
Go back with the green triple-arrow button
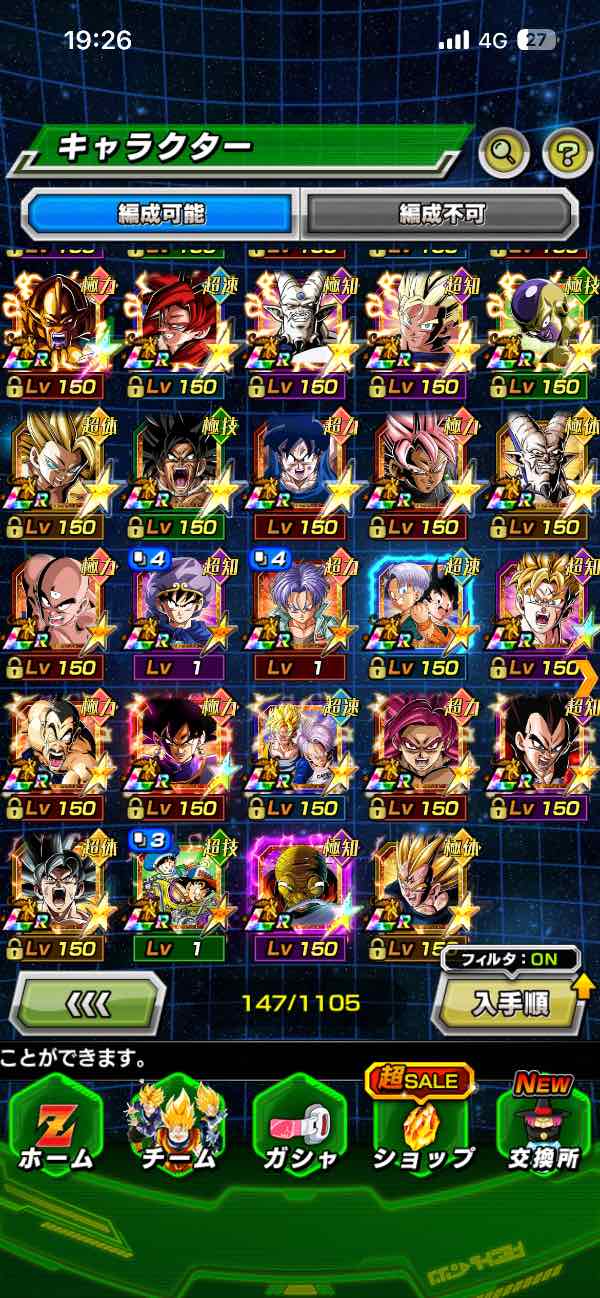87,1002
